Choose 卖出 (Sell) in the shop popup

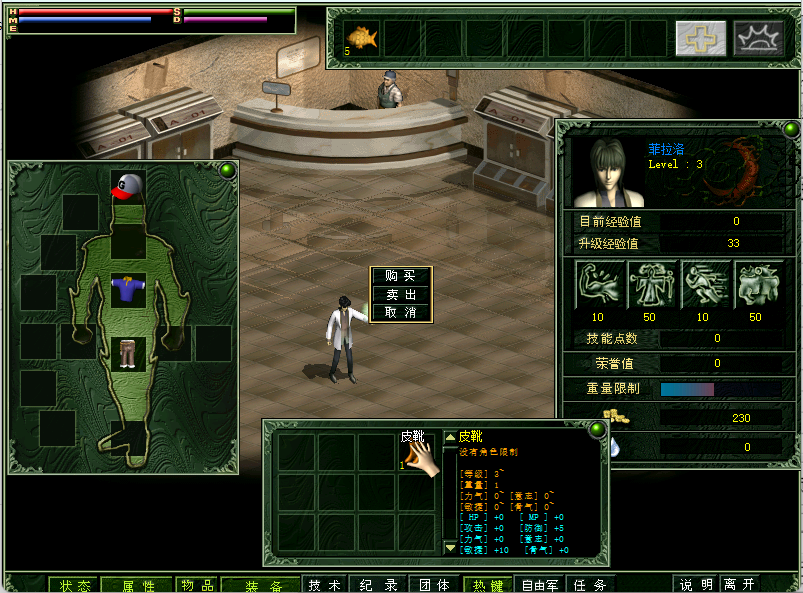[x=400, y=294]
